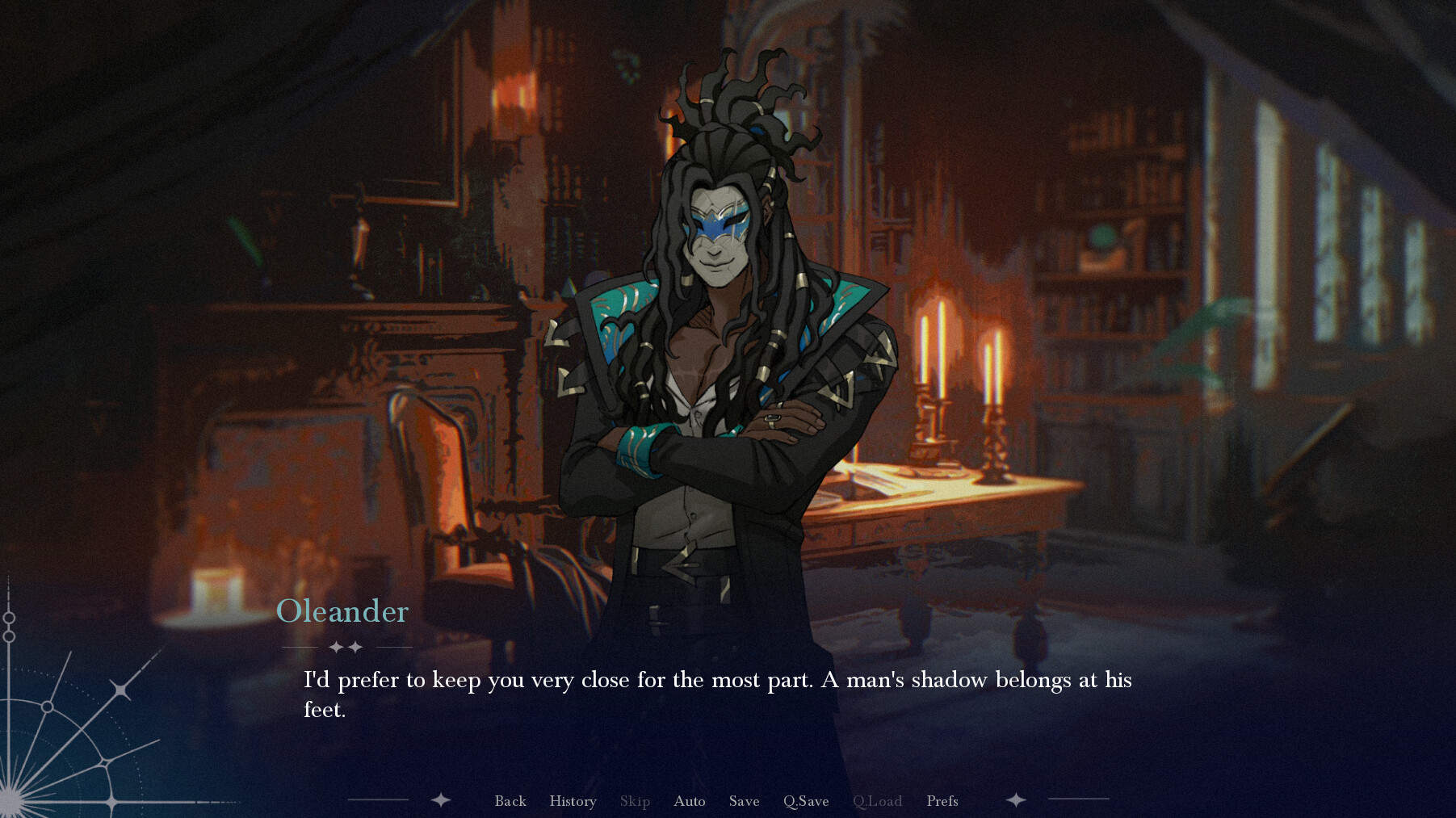Screen dimensions: 1456x818
Task: Click the line flourish beside Oleander's name
Action: (299, 646)
